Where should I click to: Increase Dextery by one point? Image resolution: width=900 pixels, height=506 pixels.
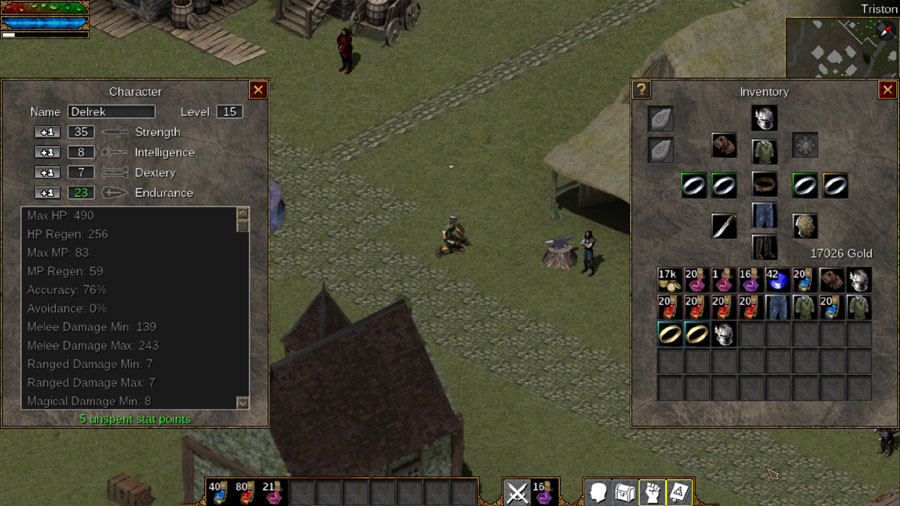point(47,173)
